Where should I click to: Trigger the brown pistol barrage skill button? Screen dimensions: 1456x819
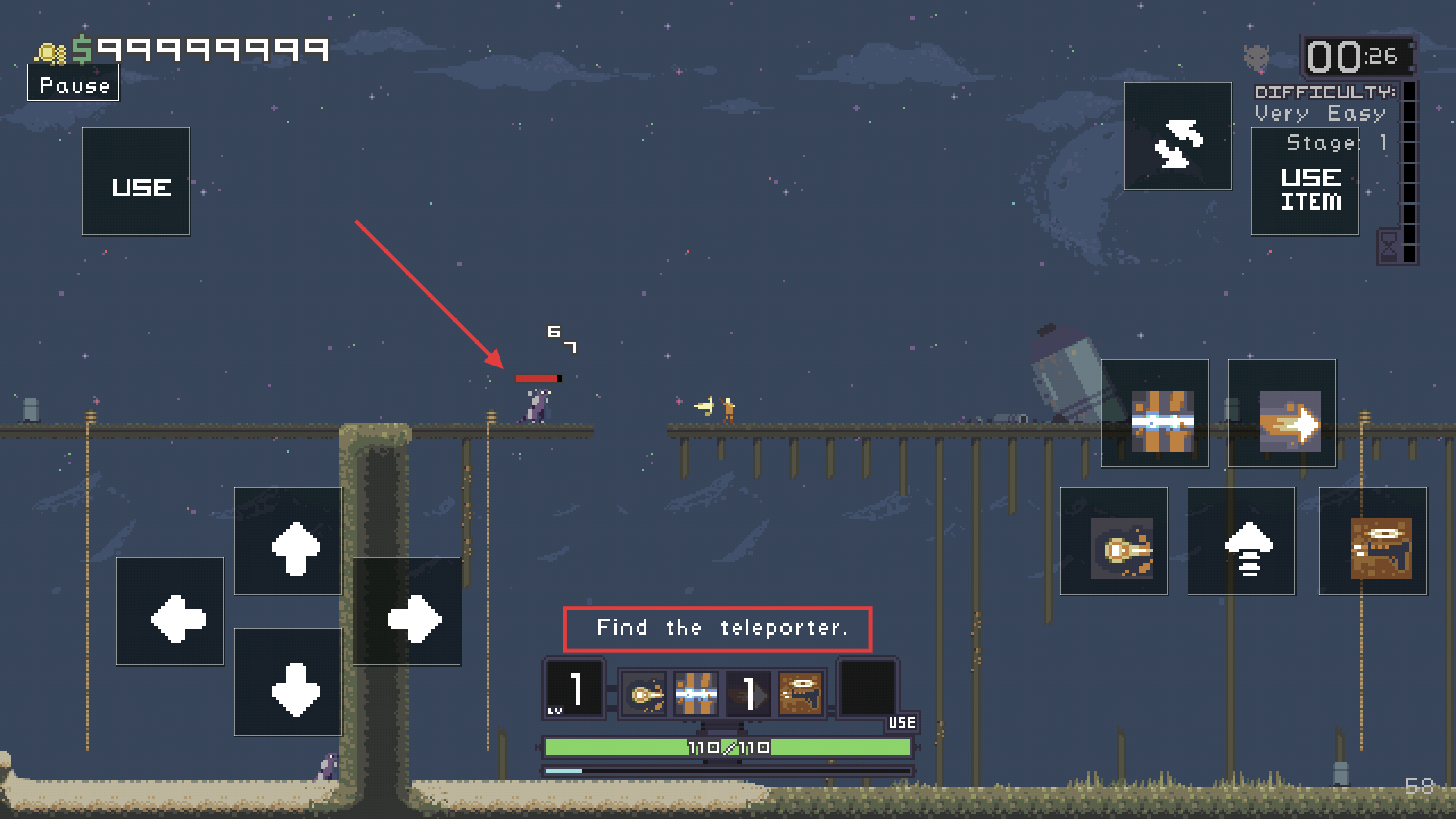tap(1373, 541)
